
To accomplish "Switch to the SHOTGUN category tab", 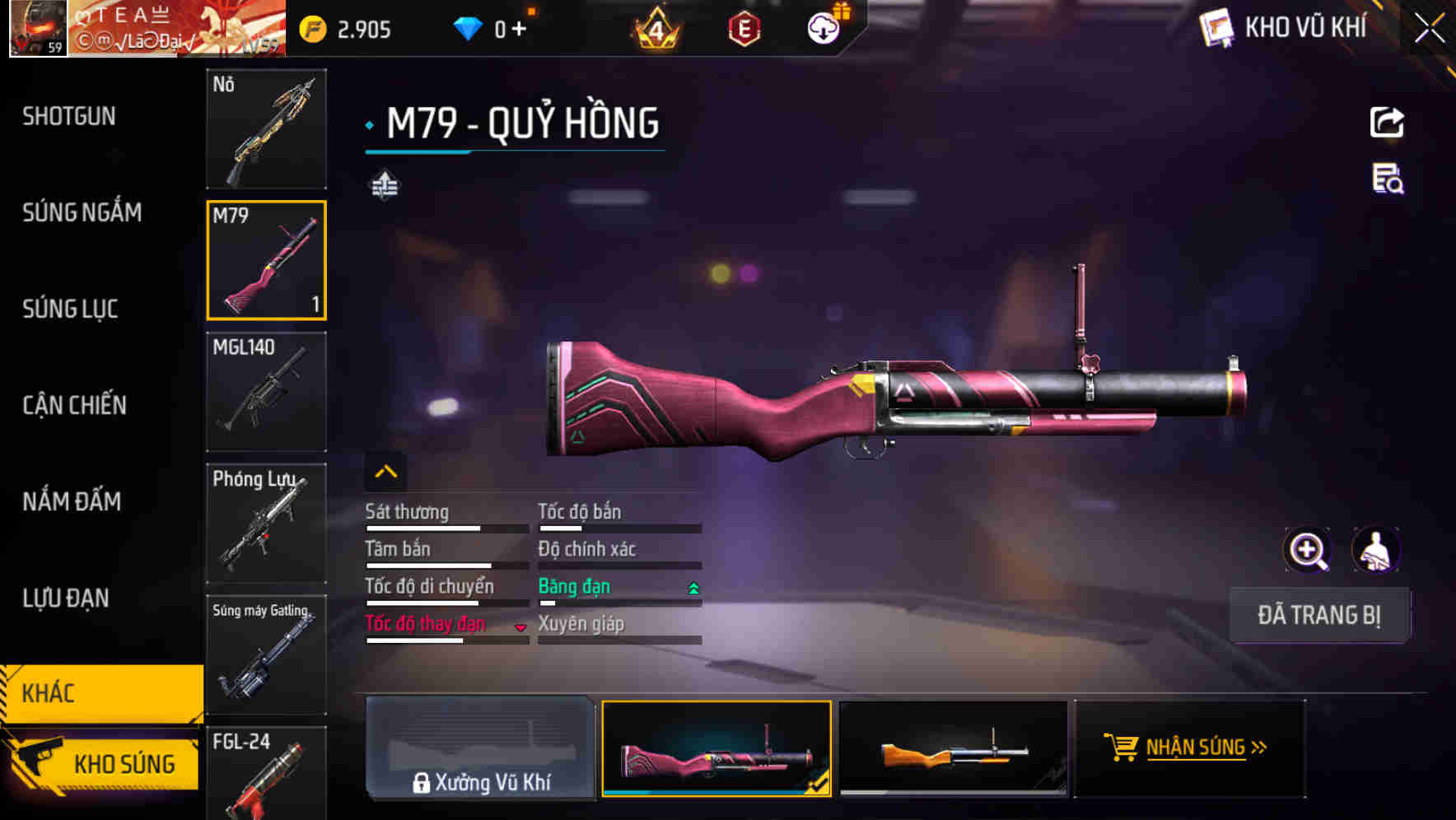I will pyautogui.click(x=68, y=116).
